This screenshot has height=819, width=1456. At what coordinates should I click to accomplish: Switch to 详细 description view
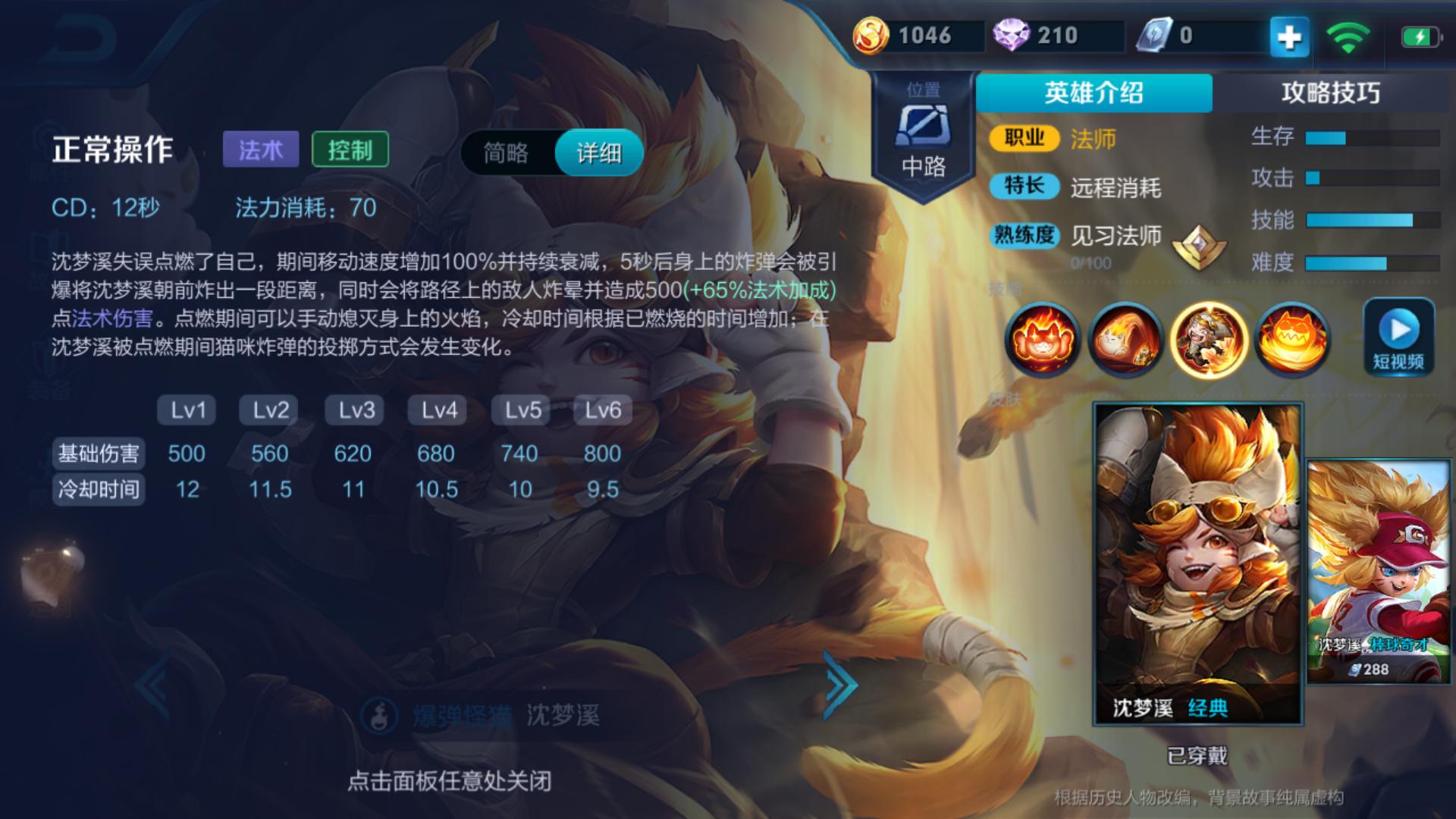[x=598, y=152]
